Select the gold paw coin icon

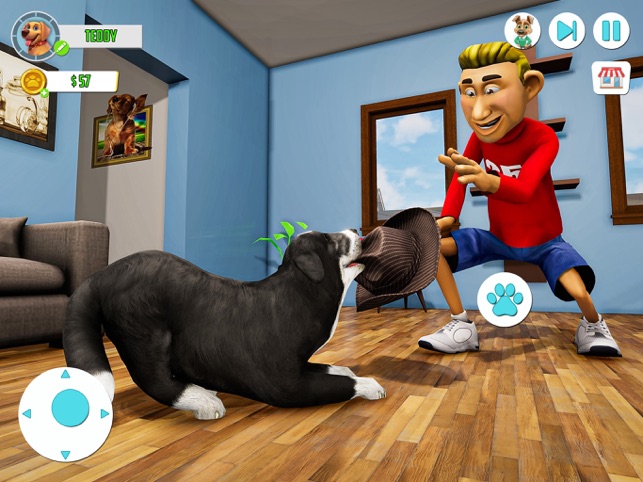tap(33, 81)
